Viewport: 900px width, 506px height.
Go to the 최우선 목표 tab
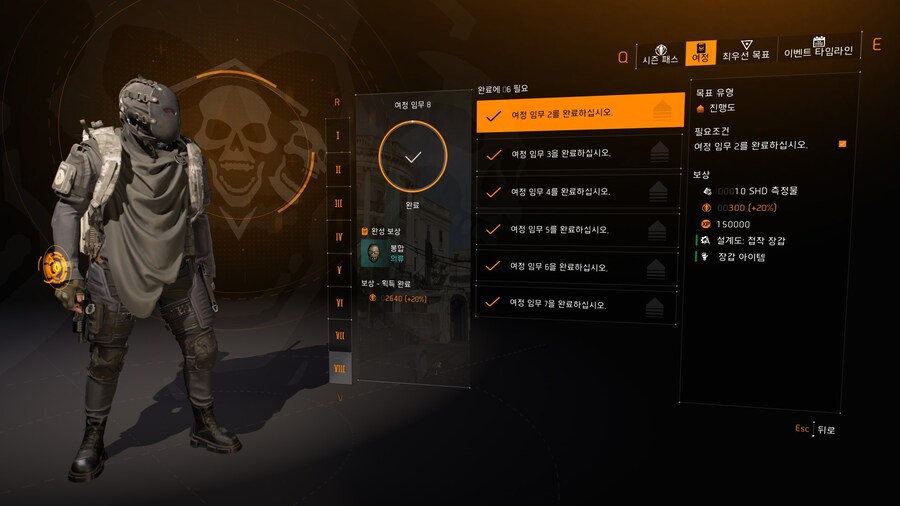[x=746, y=51]
